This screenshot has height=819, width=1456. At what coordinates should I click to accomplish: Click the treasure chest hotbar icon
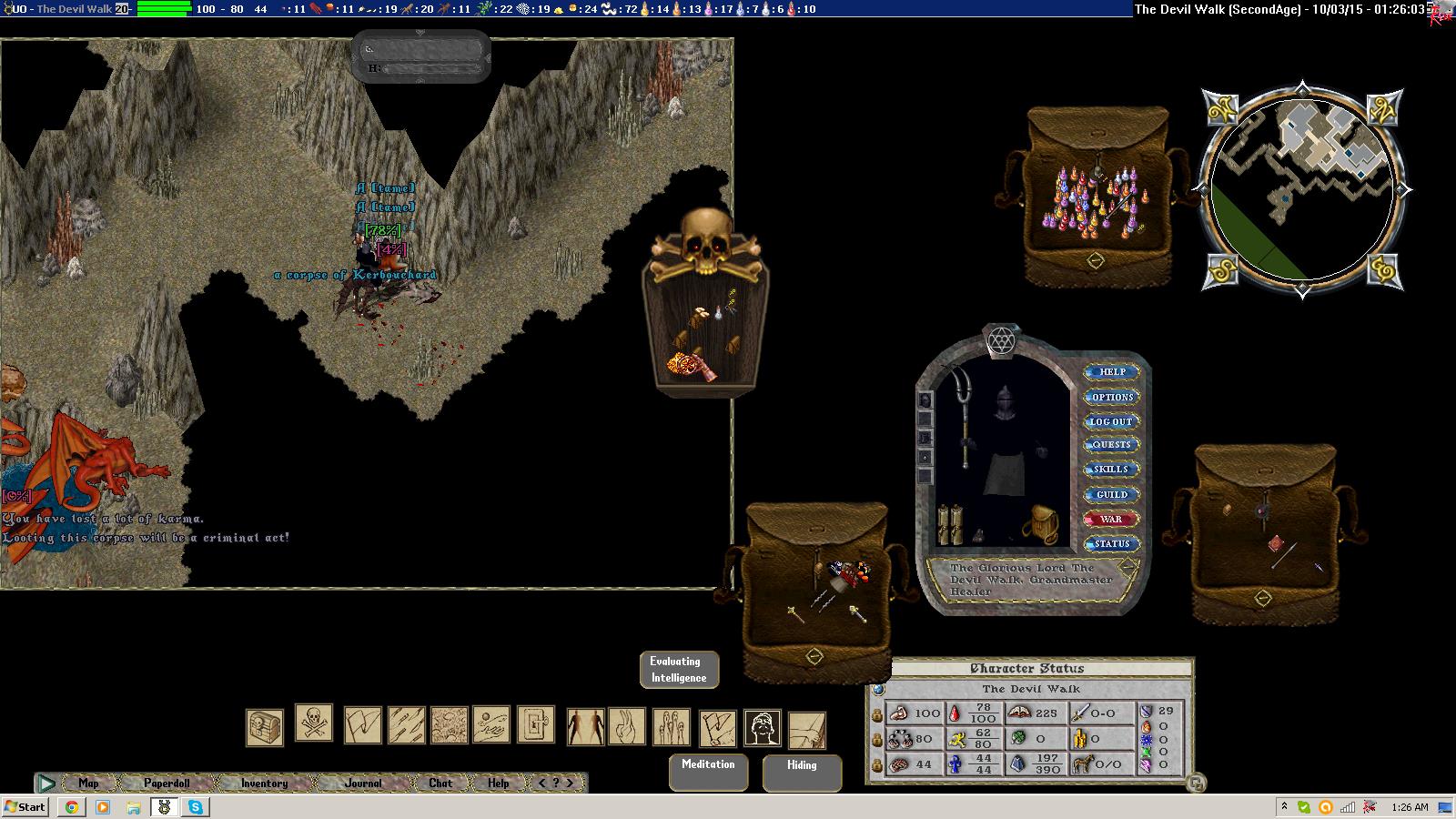(x=265, y=727)
